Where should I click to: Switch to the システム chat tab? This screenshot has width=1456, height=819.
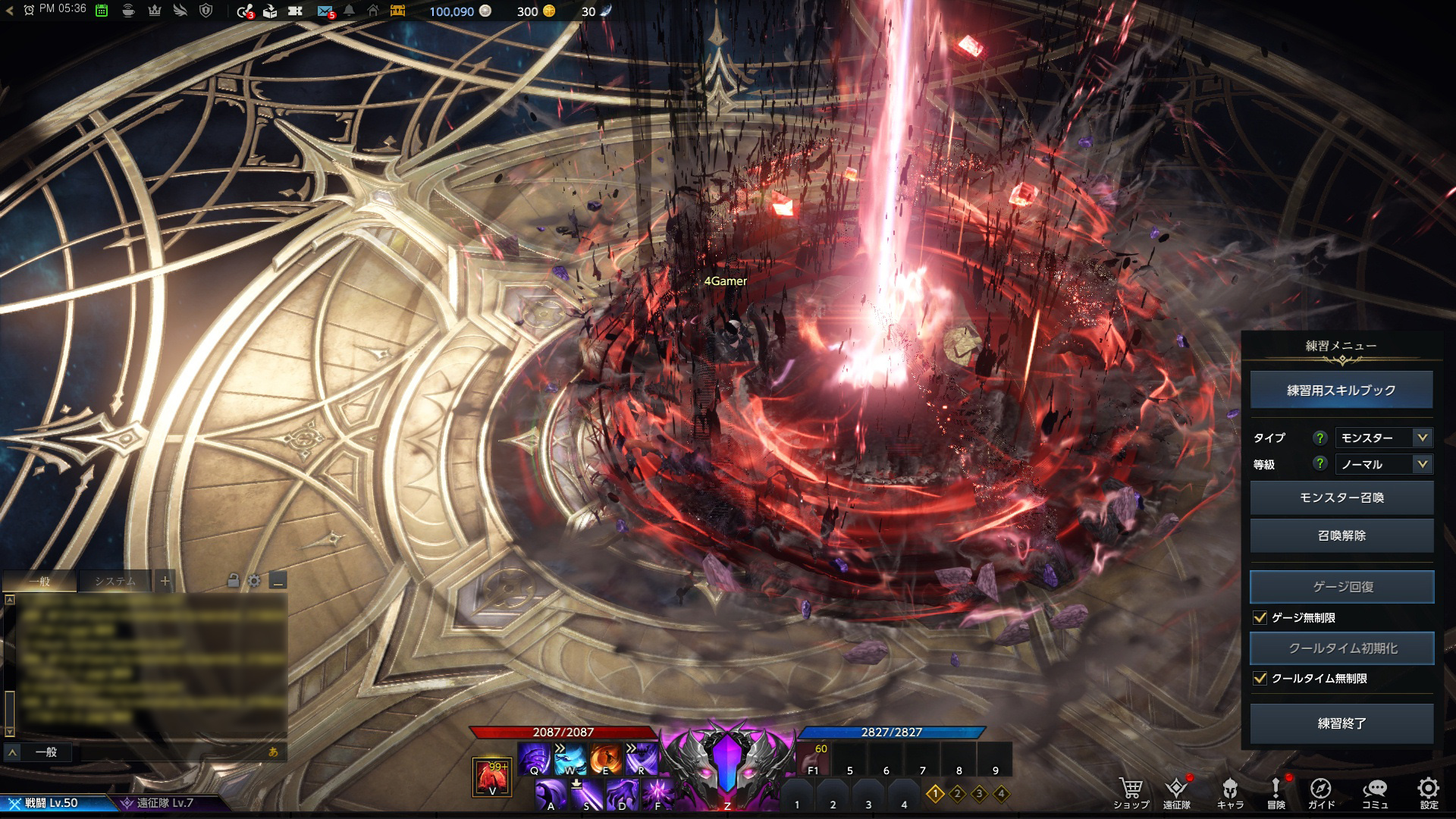(115, 582)
